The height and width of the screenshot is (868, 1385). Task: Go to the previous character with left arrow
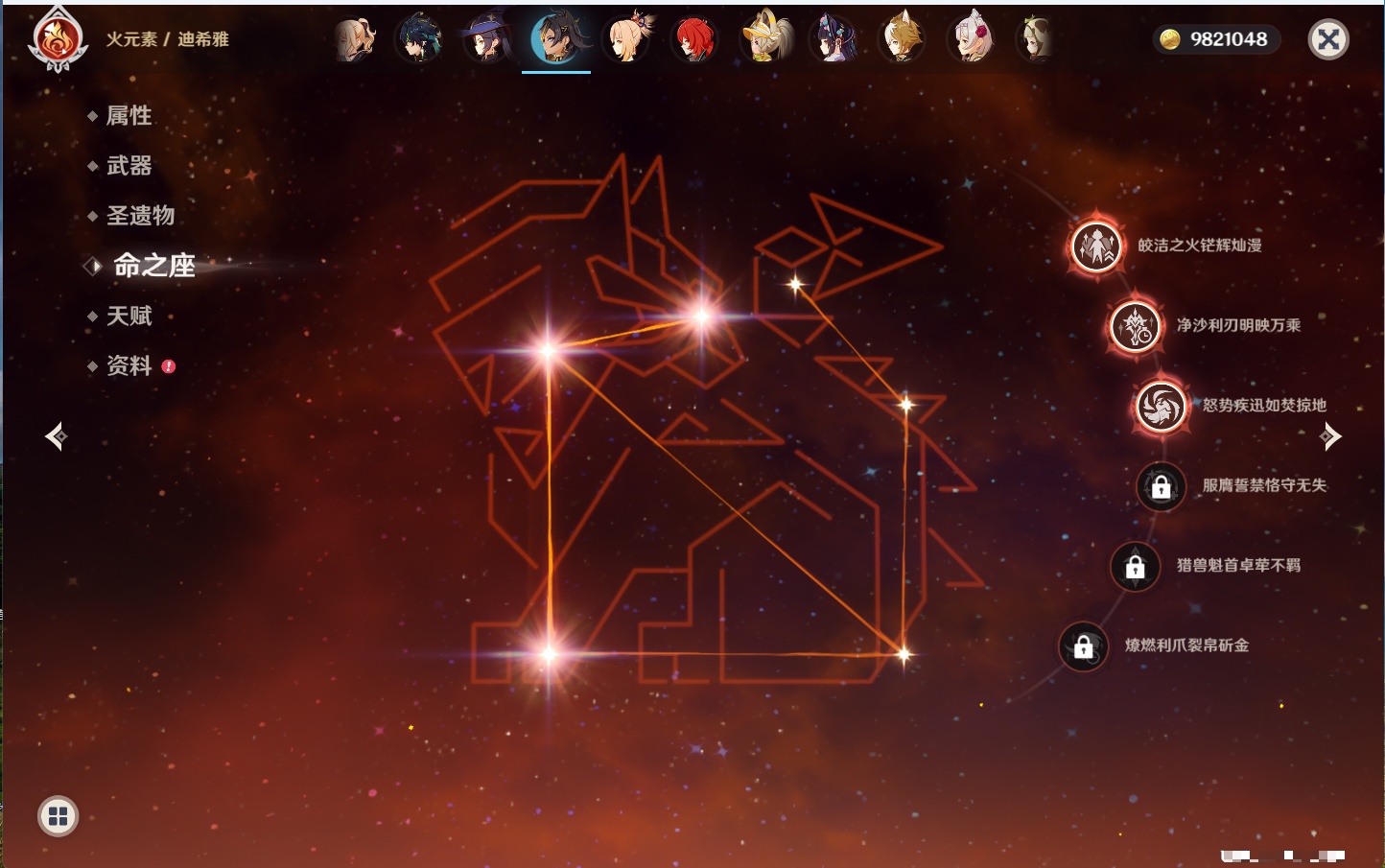click(57, 436)
